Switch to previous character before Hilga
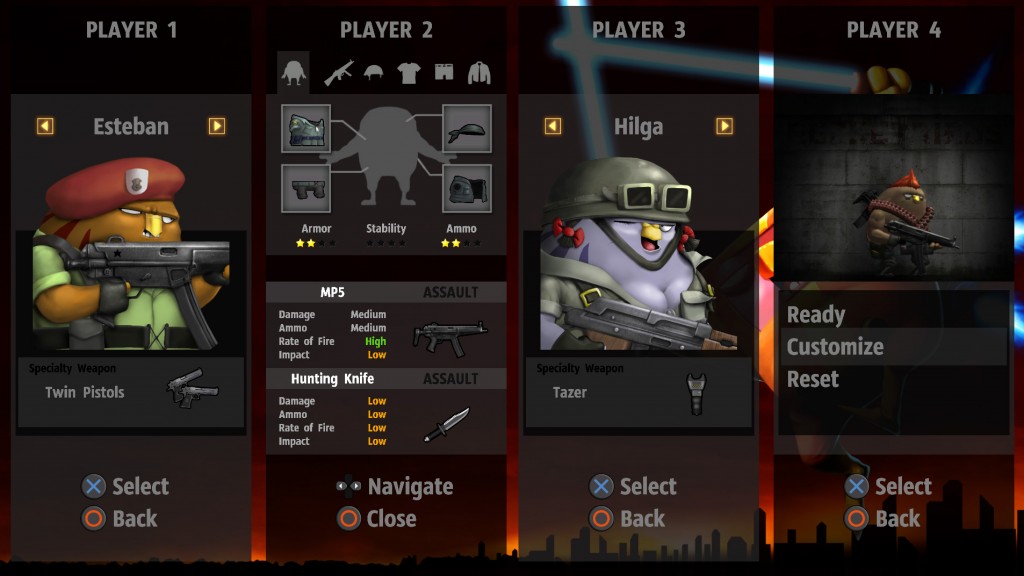Image resolution: width=1024 pixels, height=576 pixels. tap(553, 126)
